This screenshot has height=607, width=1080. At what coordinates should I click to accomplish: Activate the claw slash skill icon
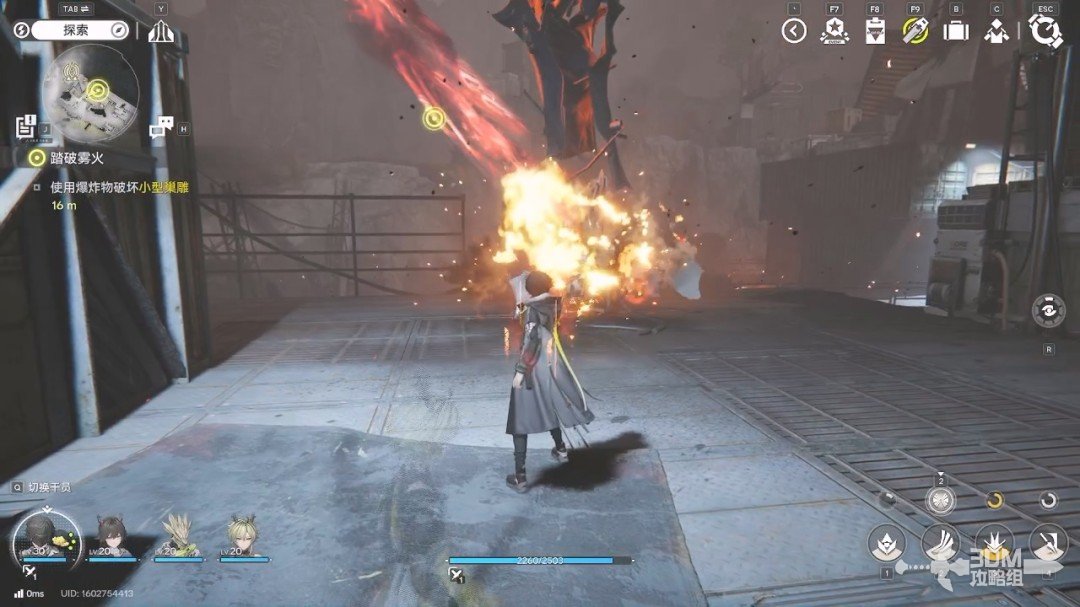(x=940, y=543)
